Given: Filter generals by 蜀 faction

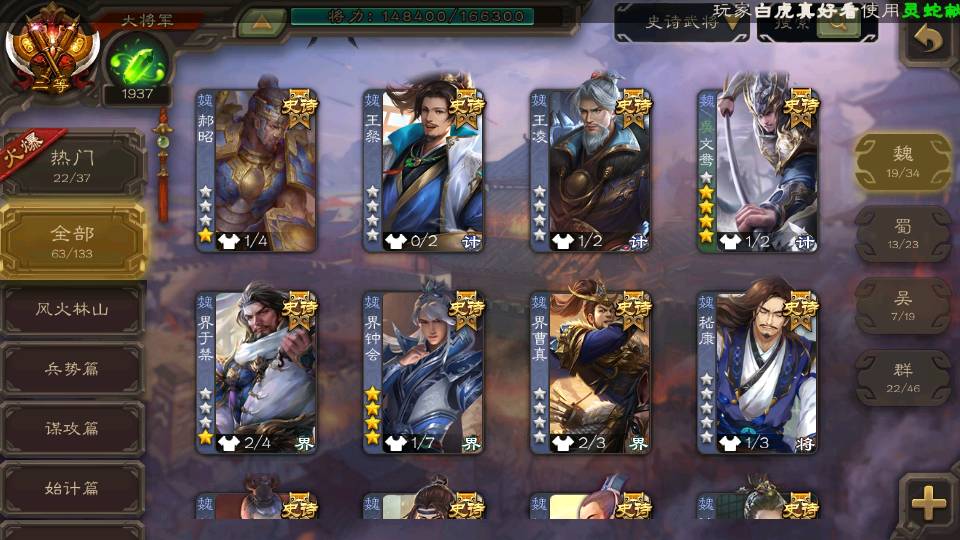Looking at the screenshot, I should tap(902, 234).
